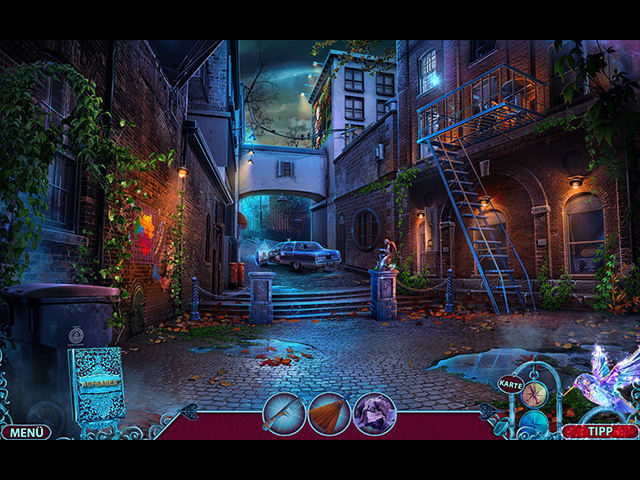
Task: Select the metal rod inventory item
Action: pos(283,413)
